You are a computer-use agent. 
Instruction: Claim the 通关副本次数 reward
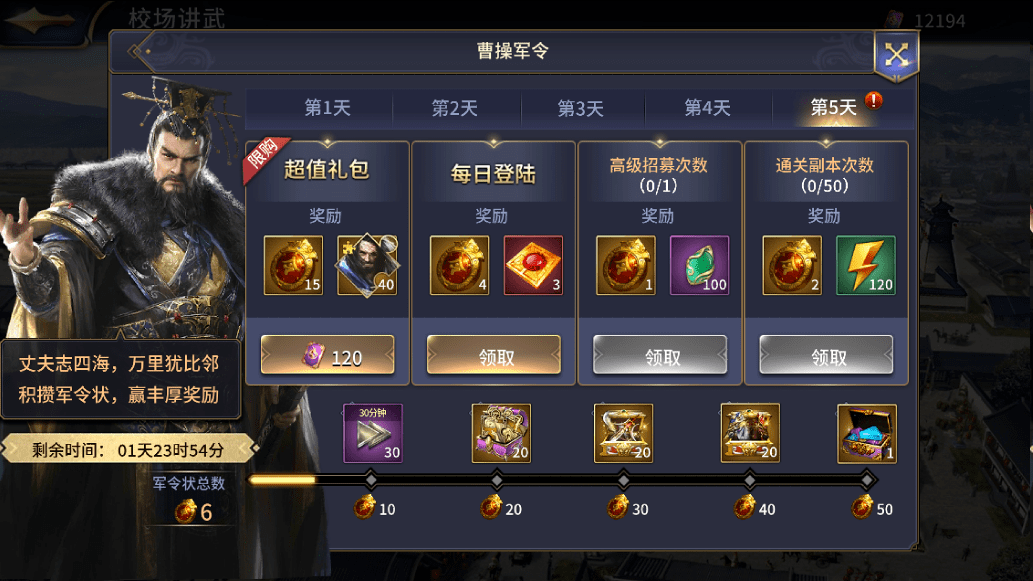(826, 355)
